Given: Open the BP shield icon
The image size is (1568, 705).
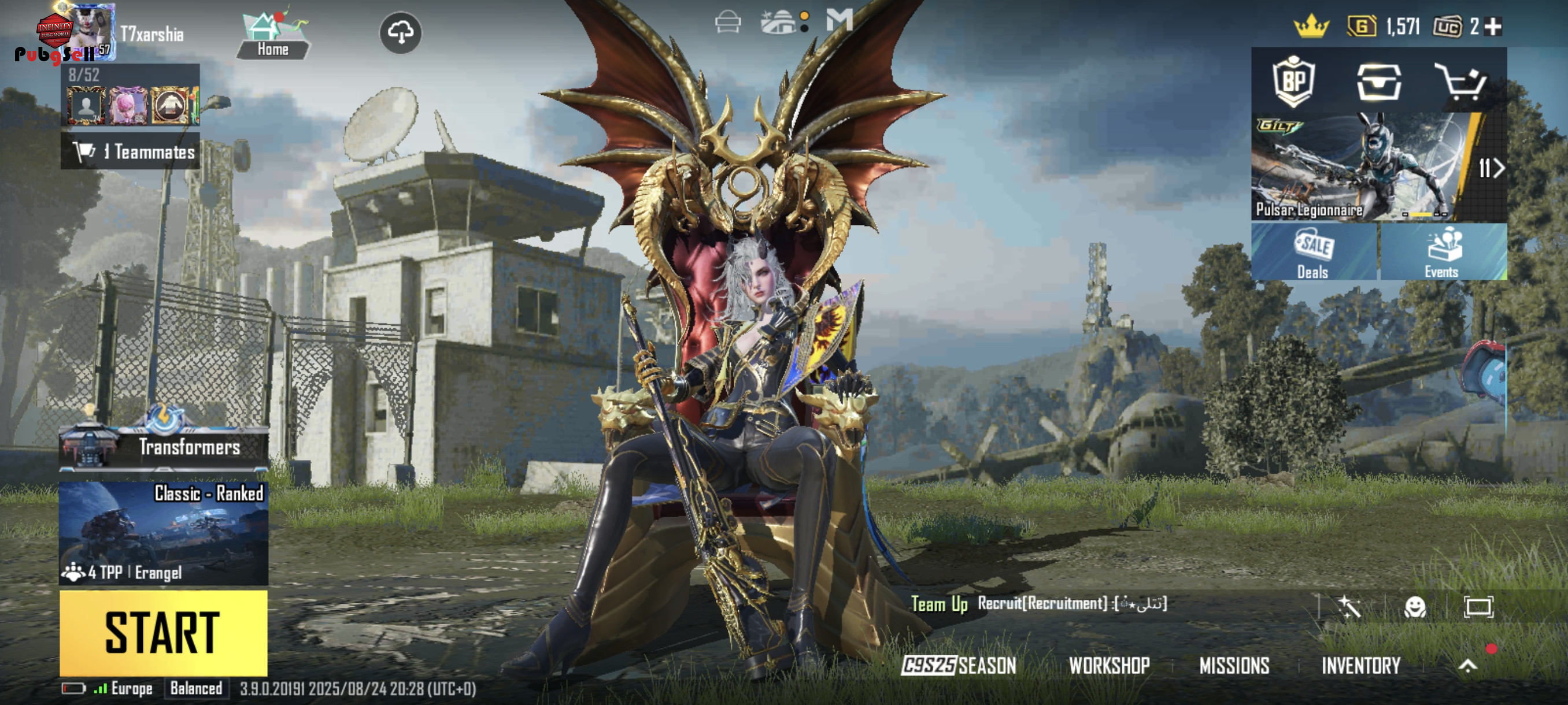Looking at the screenshot, I should click(x=1293, y=82).
